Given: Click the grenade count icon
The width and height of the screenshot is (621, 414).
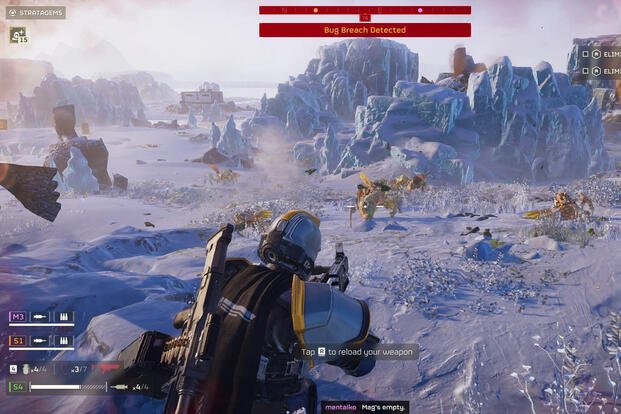Looking at the screenshot, I should [x=26, y=369].
